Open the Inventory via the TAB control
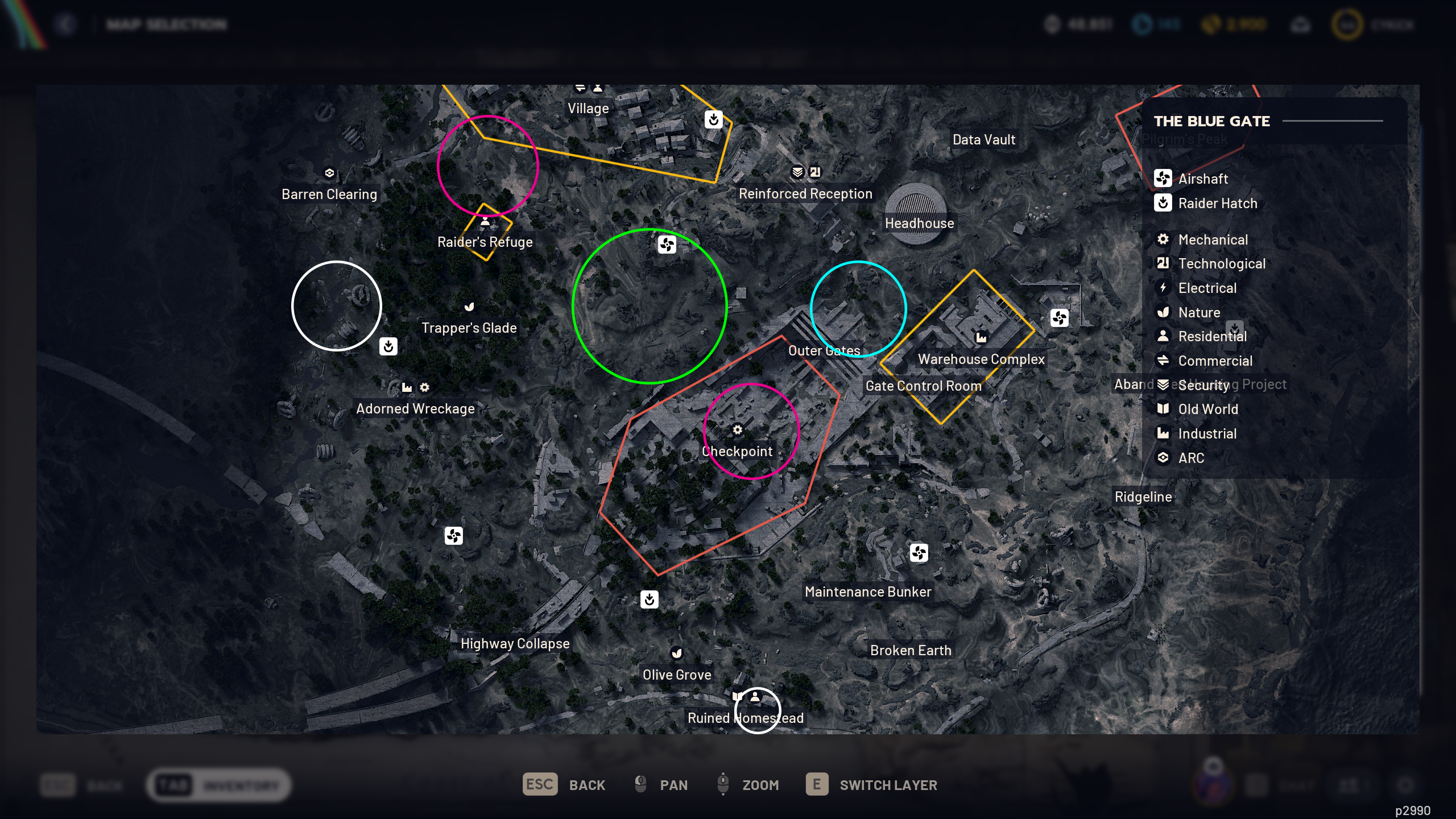 (175, 785)
